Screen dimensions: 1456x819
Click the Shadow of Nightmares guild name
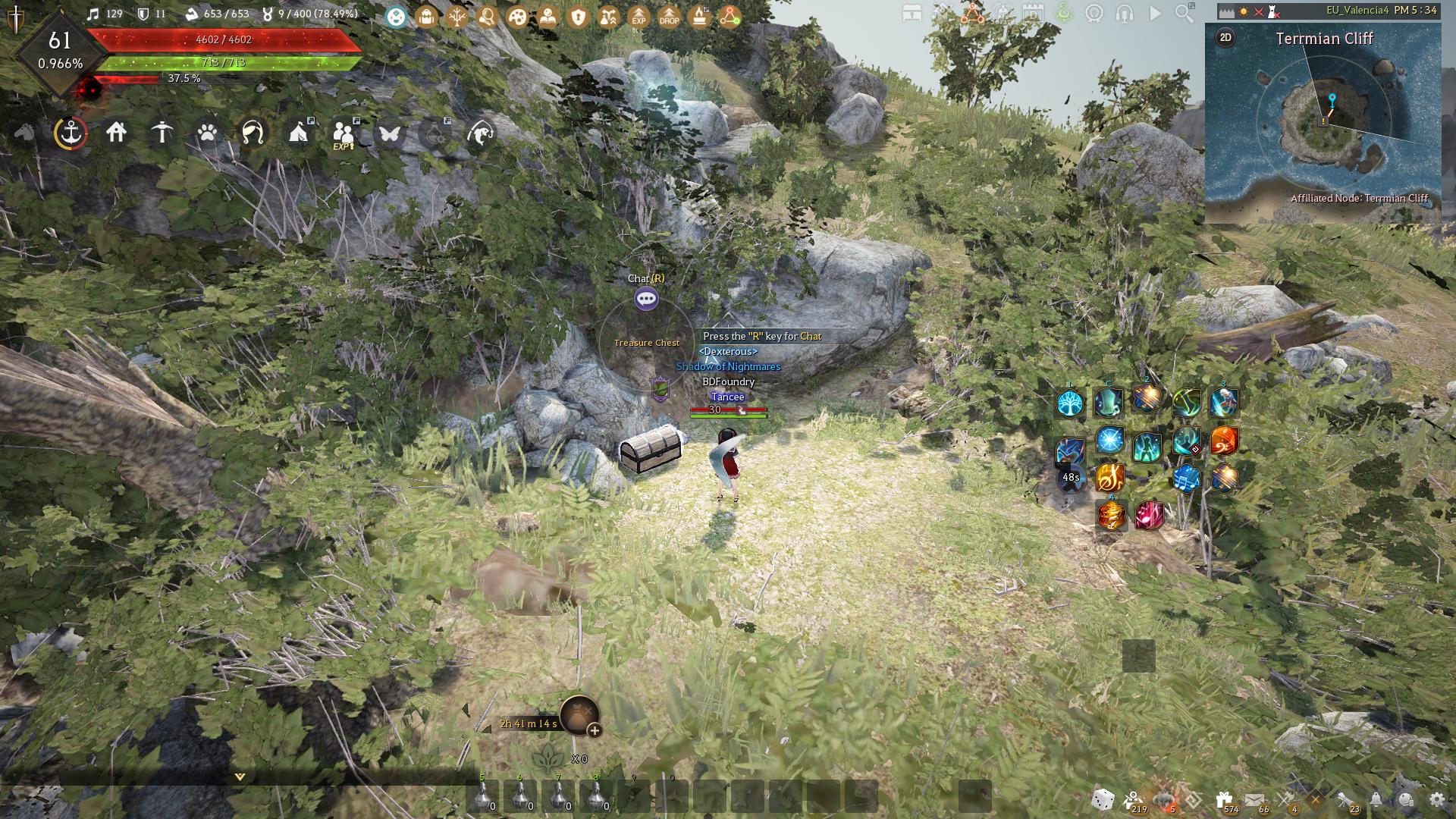(x=728, y=366)
